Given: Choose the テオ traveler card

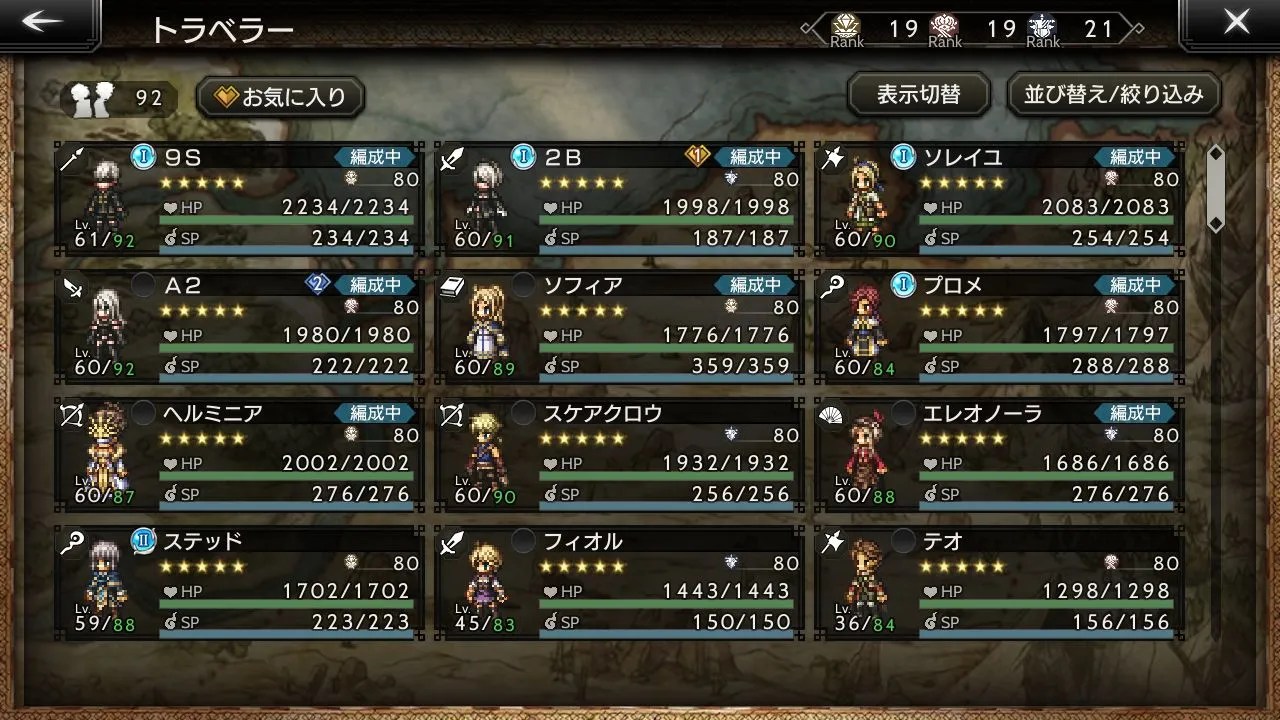Looking at the screenshot, I should point(1000,583).
